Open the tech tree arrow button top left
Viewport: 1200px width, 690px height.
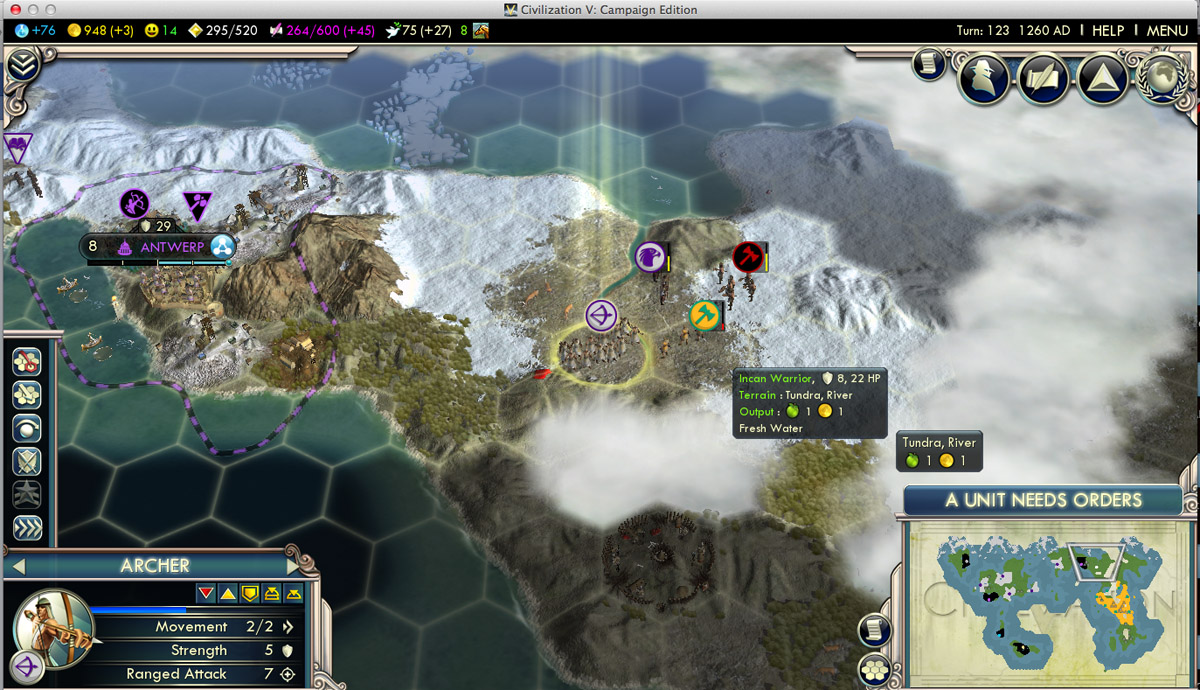22,67
